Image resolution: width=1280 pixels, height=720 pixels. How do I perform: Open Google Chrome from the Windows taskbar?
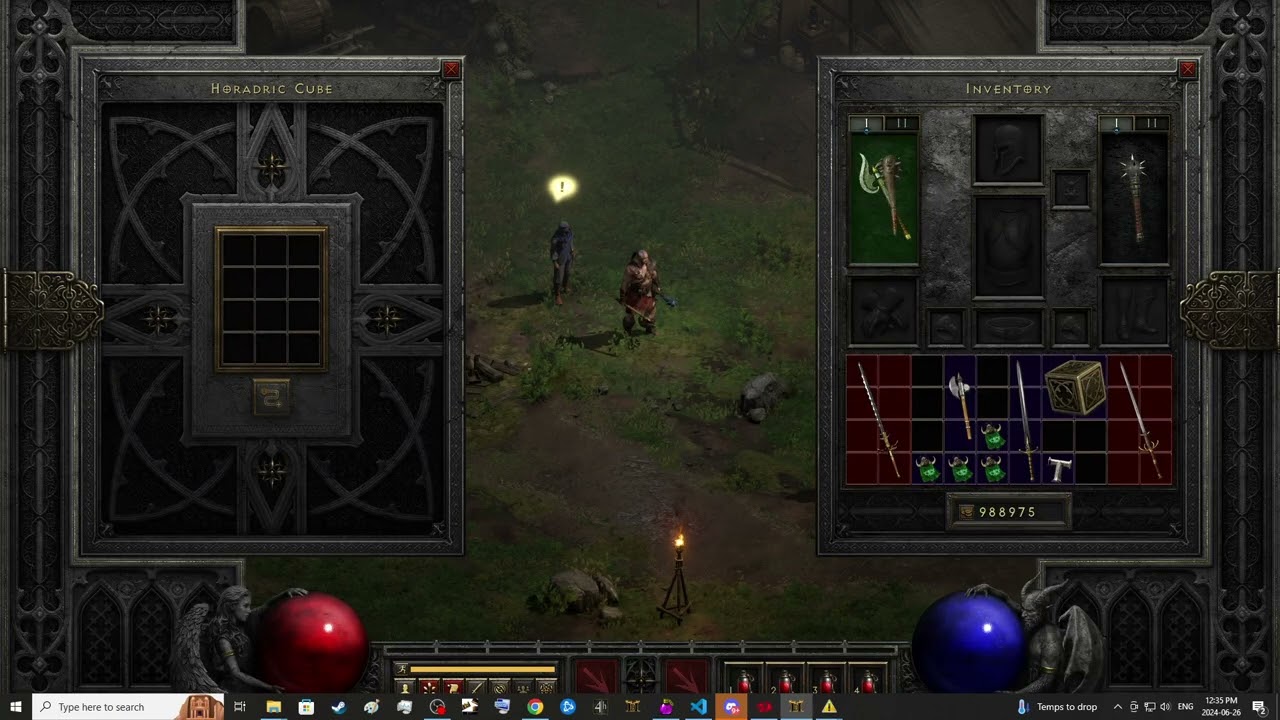535,707
